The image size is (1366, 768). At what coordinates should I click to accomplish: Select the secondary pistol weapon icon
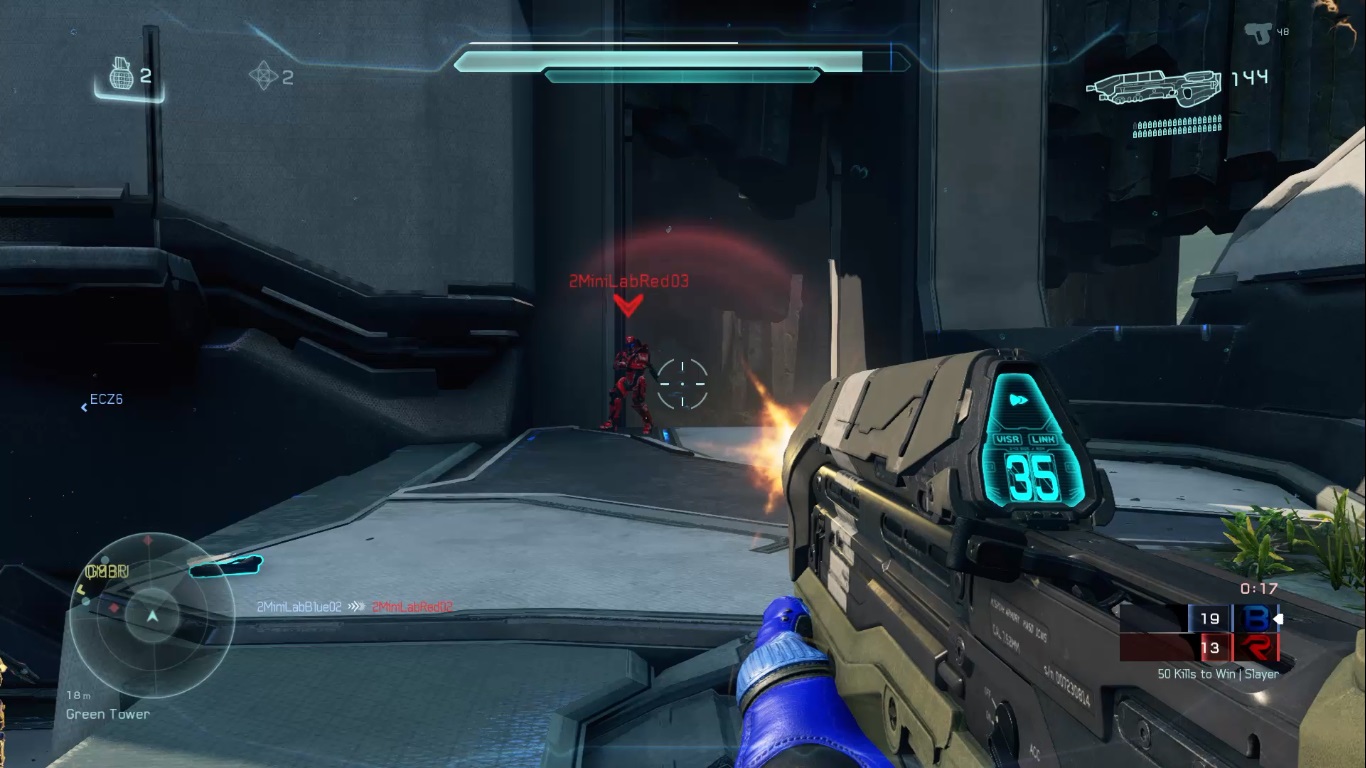point(1257,32)
